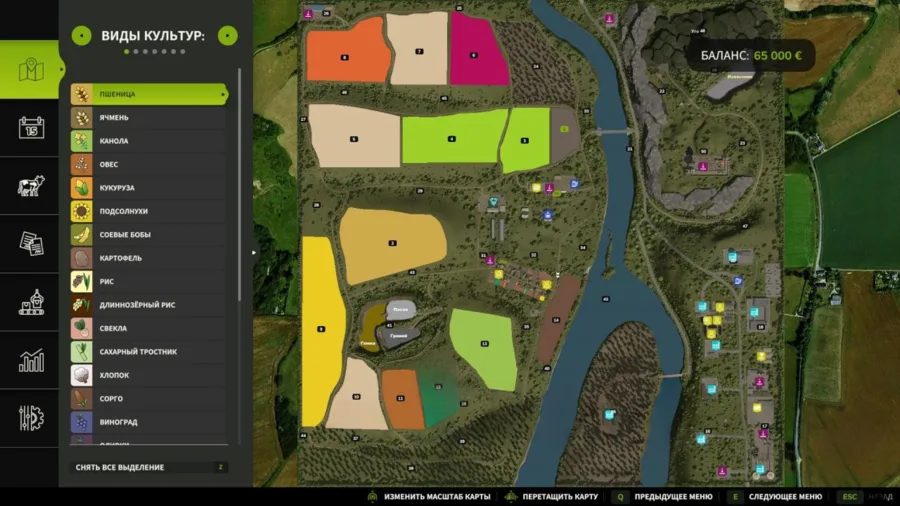
Task: Select Соевые бобы in the list
Action: click(x=150, y=235)
